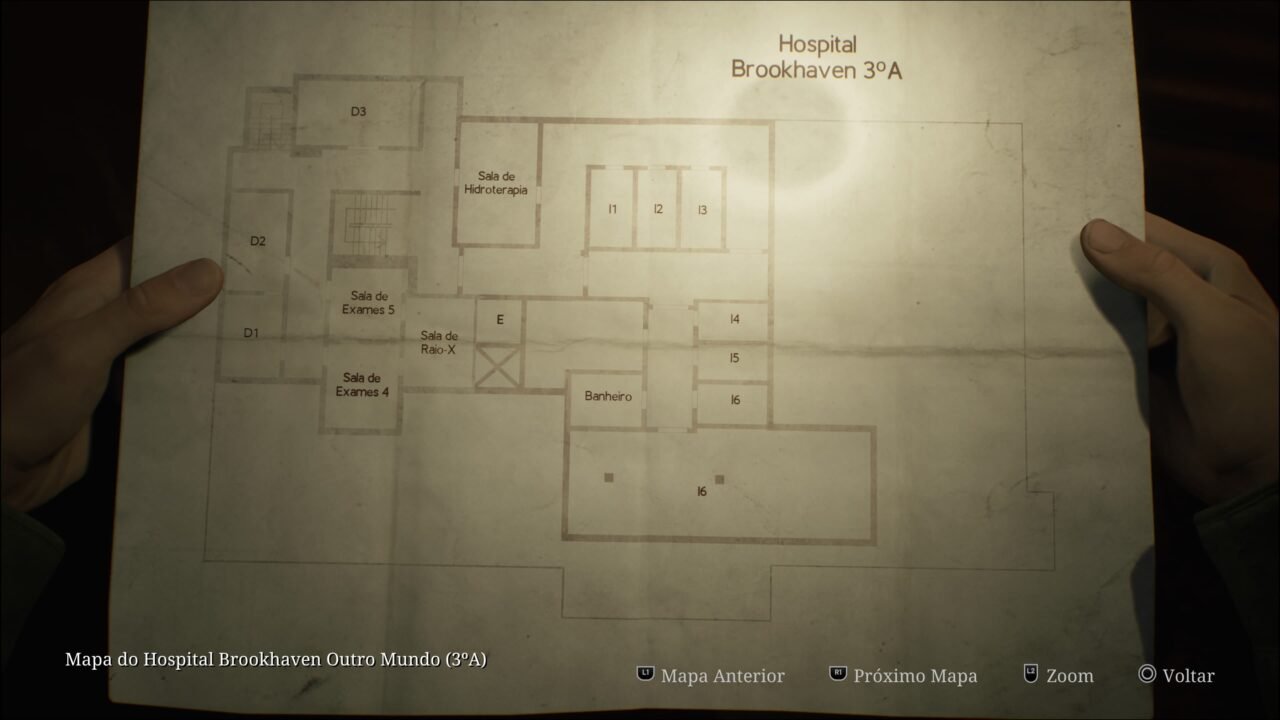1280x720 pixels.
Task: Click the Hospital Brookhaven 3ºA title
Action: (x=817, y=53)
